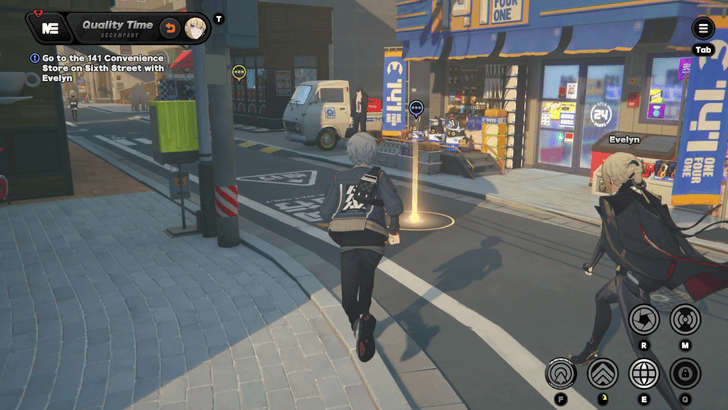The width and height of the screenshot is (728, 410).
Task: Activate the double chevron sprint button
Action: (602, 374)
